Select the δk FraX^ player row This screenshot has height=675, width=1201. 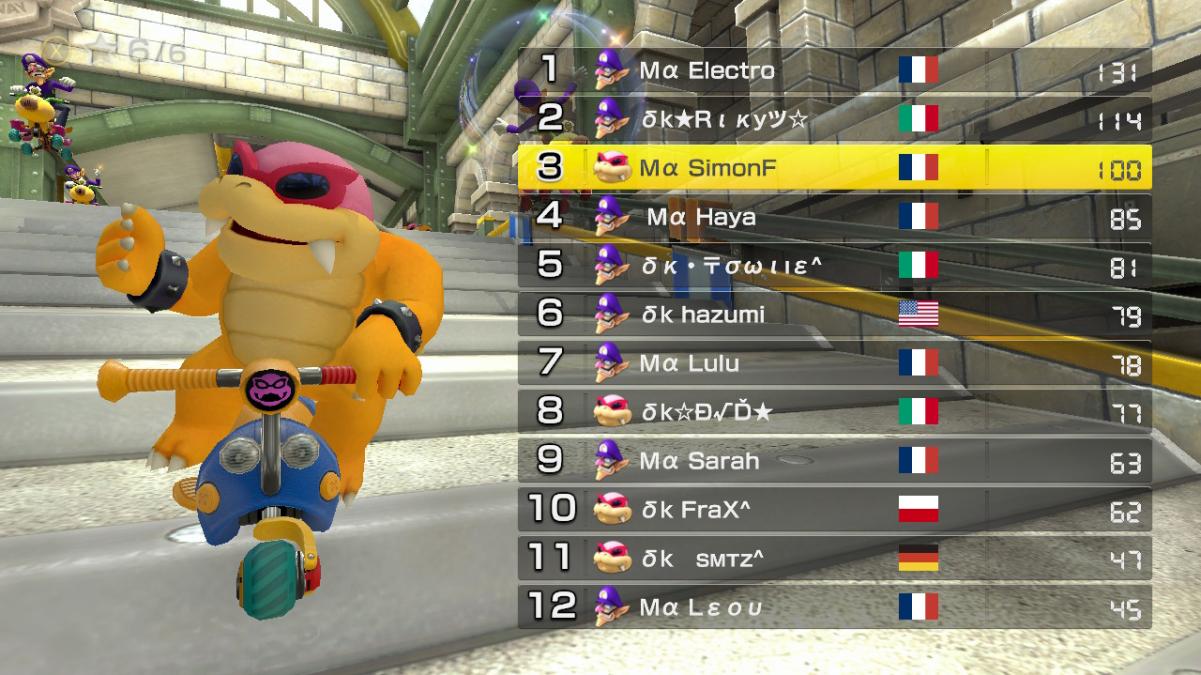coord(834,510)
